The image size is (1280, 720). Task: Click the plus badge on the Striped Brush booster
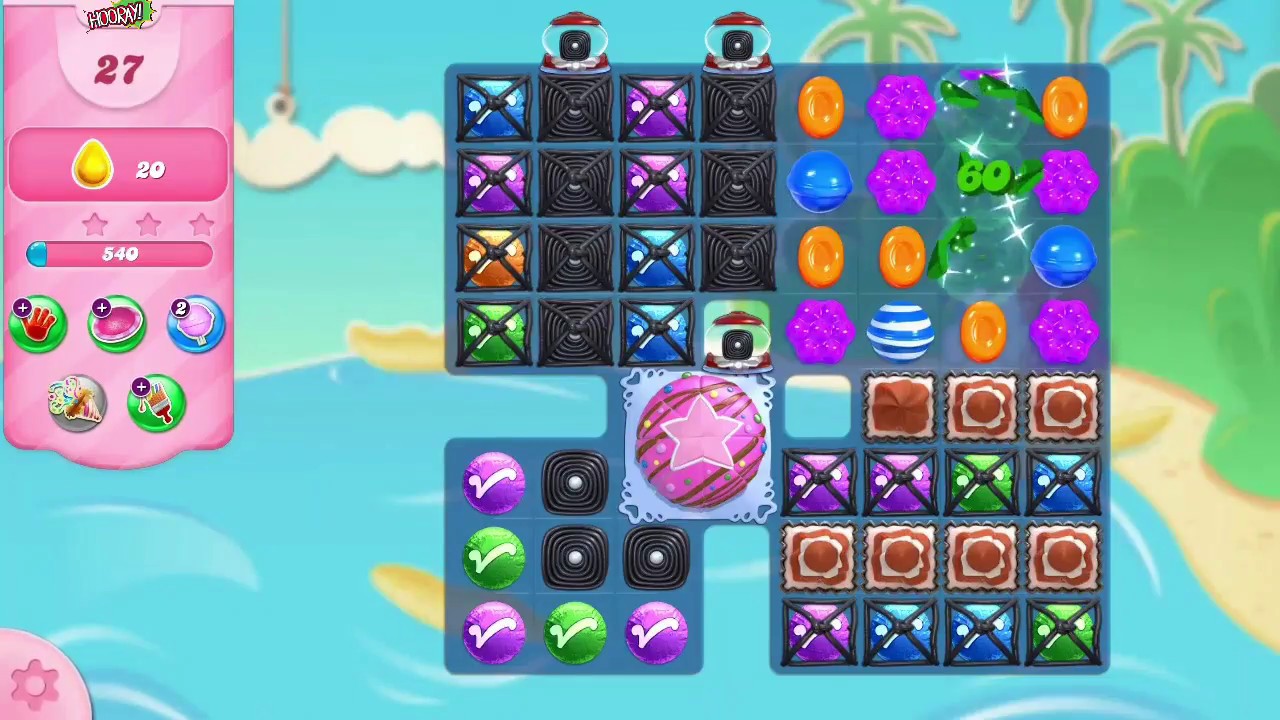(141, 388)
